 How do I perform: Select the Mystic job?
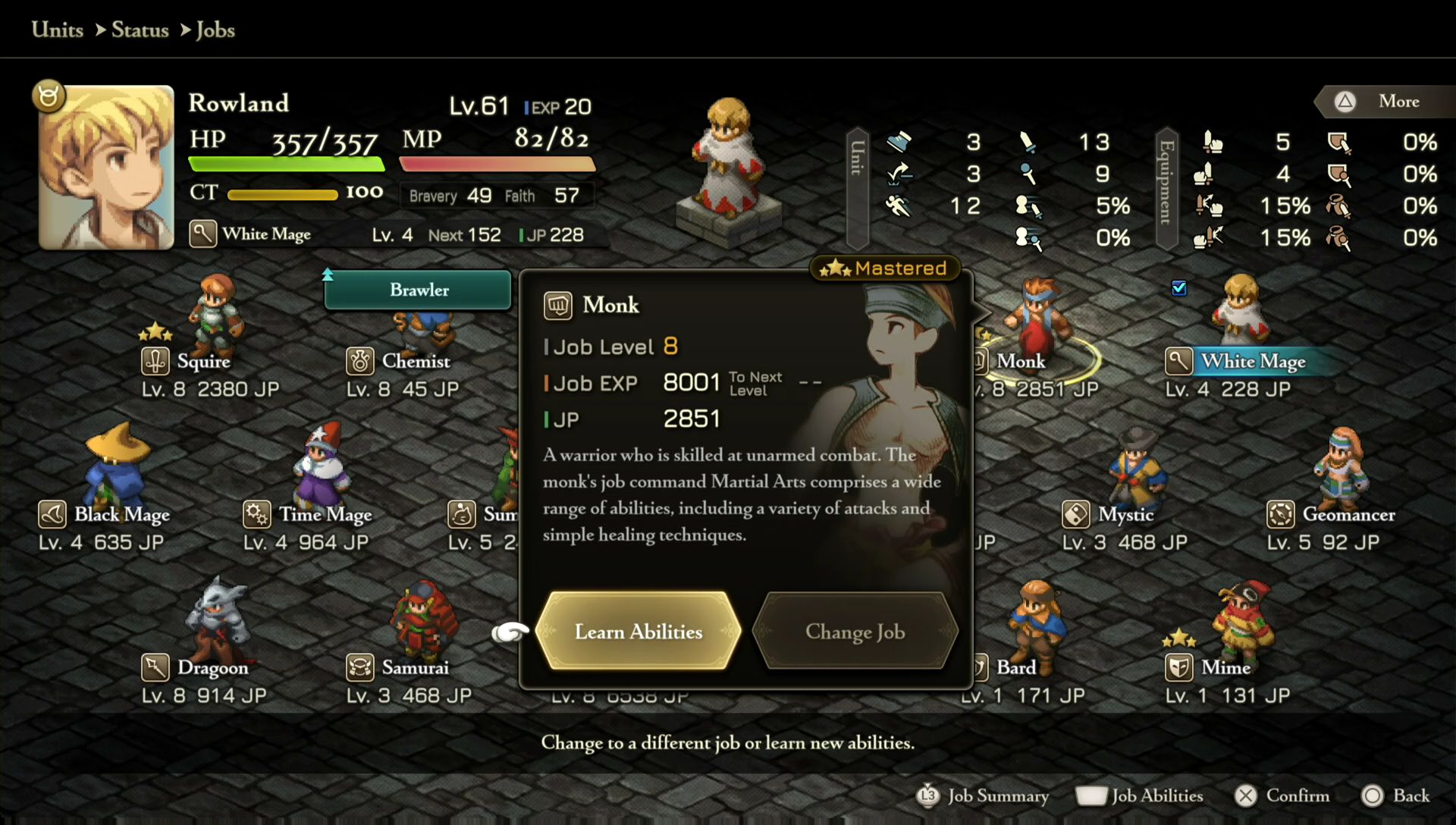tap(1125, 514)
